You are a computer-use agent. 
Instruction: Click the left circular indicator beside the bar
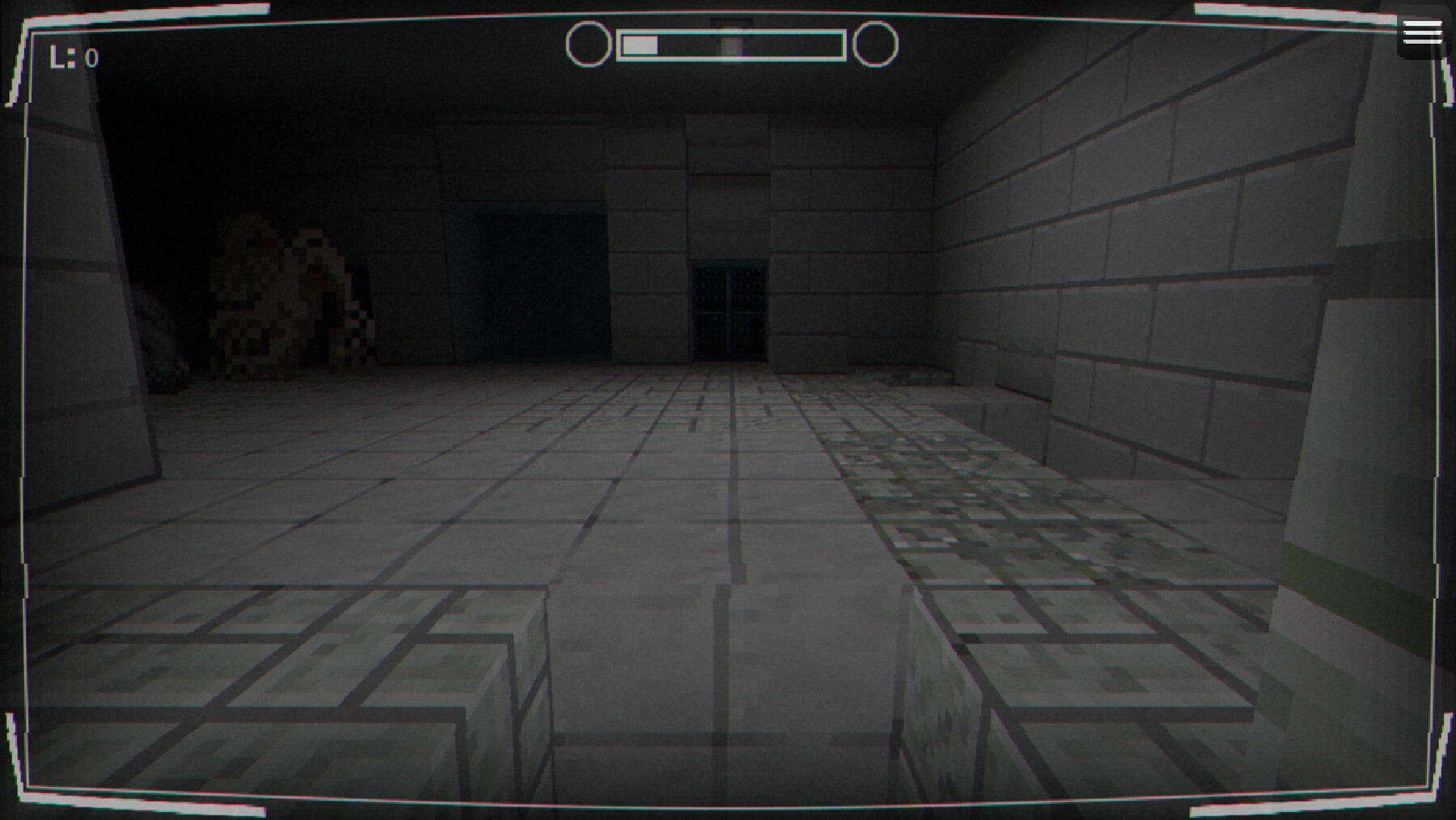[588, 43]
